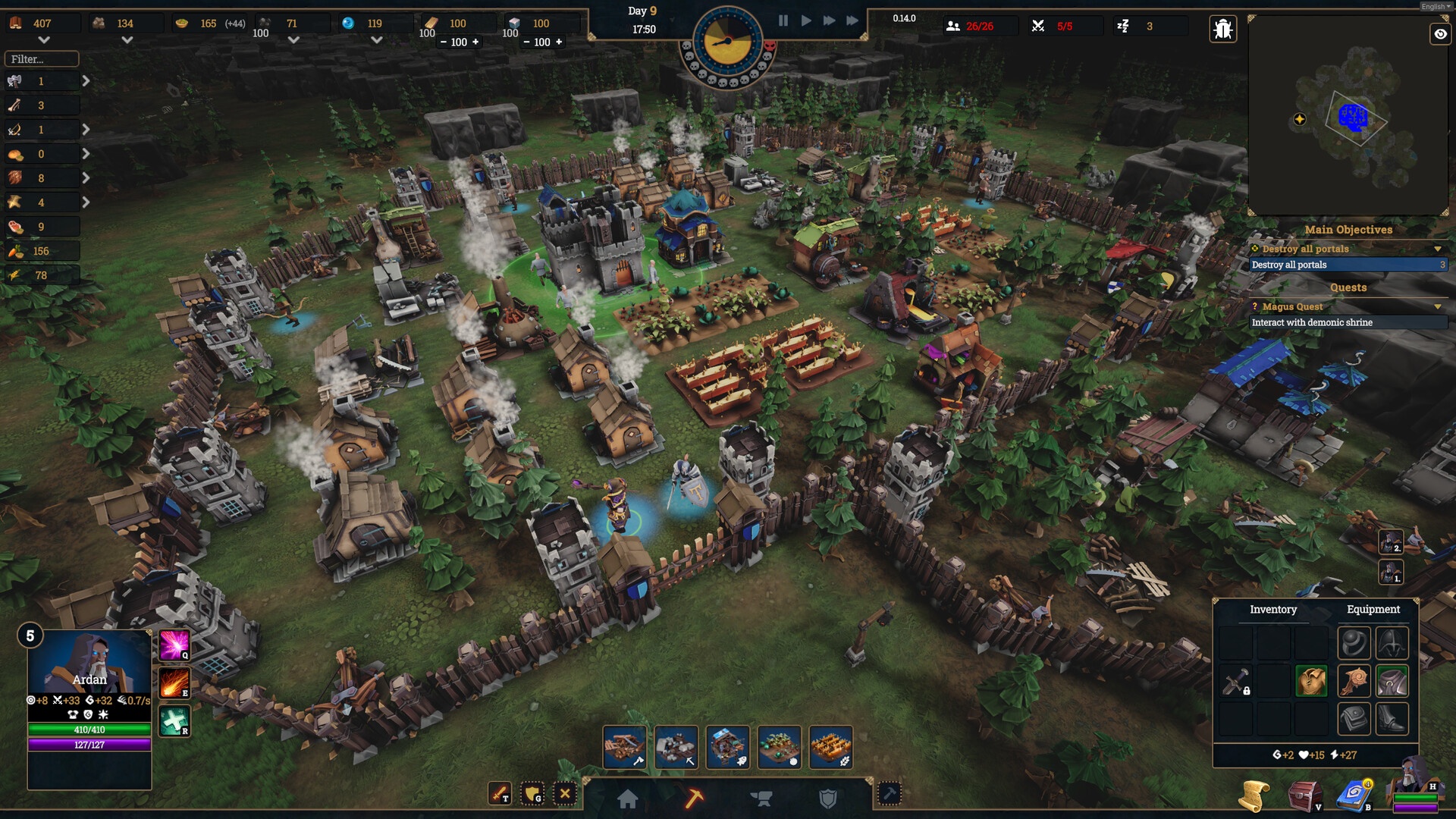This screenshot has height=819, width=1456.
Task: Collapse the Destroy all portals objective
Action: (x=1438, y=249)
